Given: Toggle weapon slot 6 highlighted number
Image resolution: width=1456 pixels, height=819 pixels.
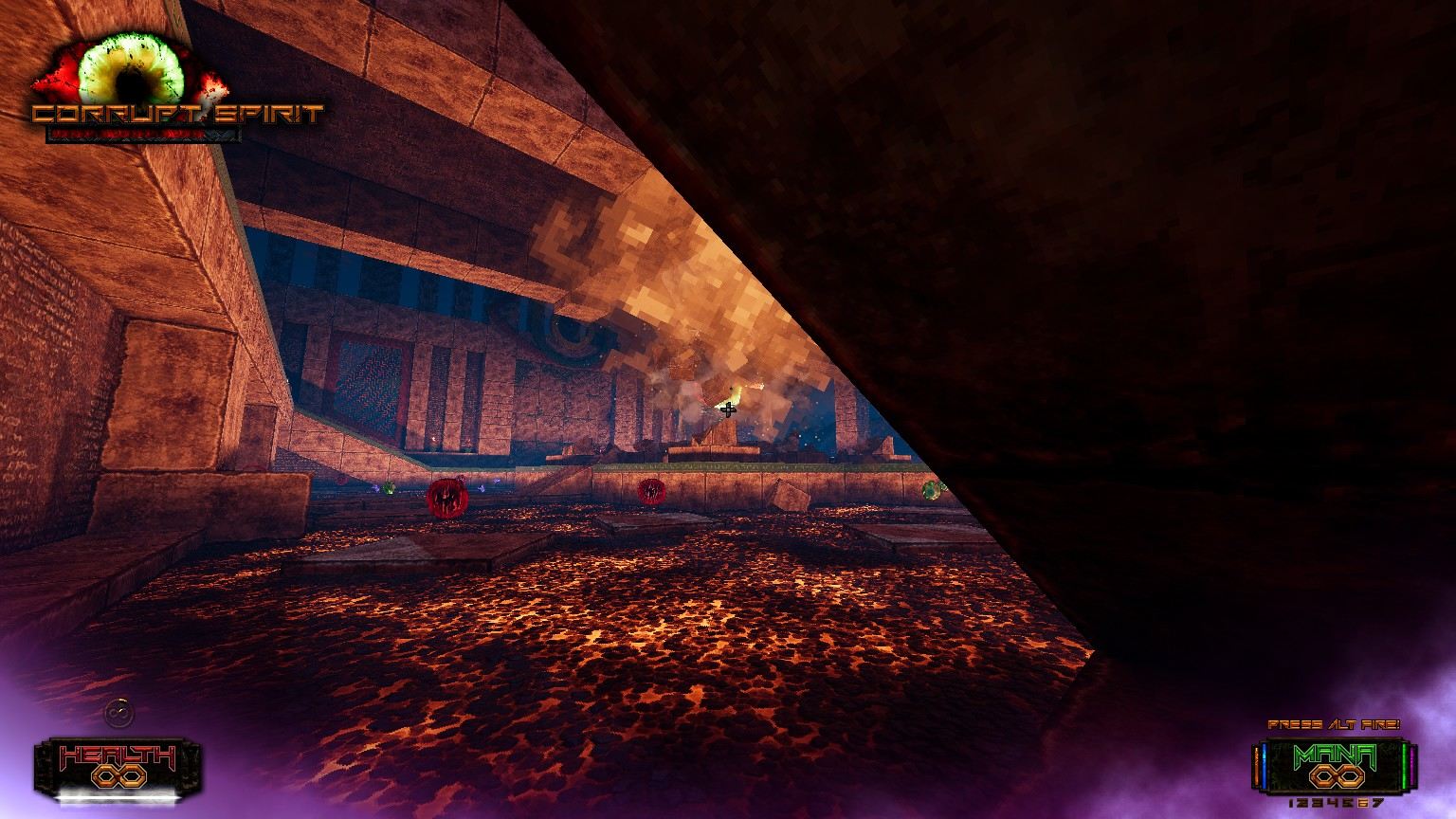Looking at the screenshot, I should click(1361, 804).
